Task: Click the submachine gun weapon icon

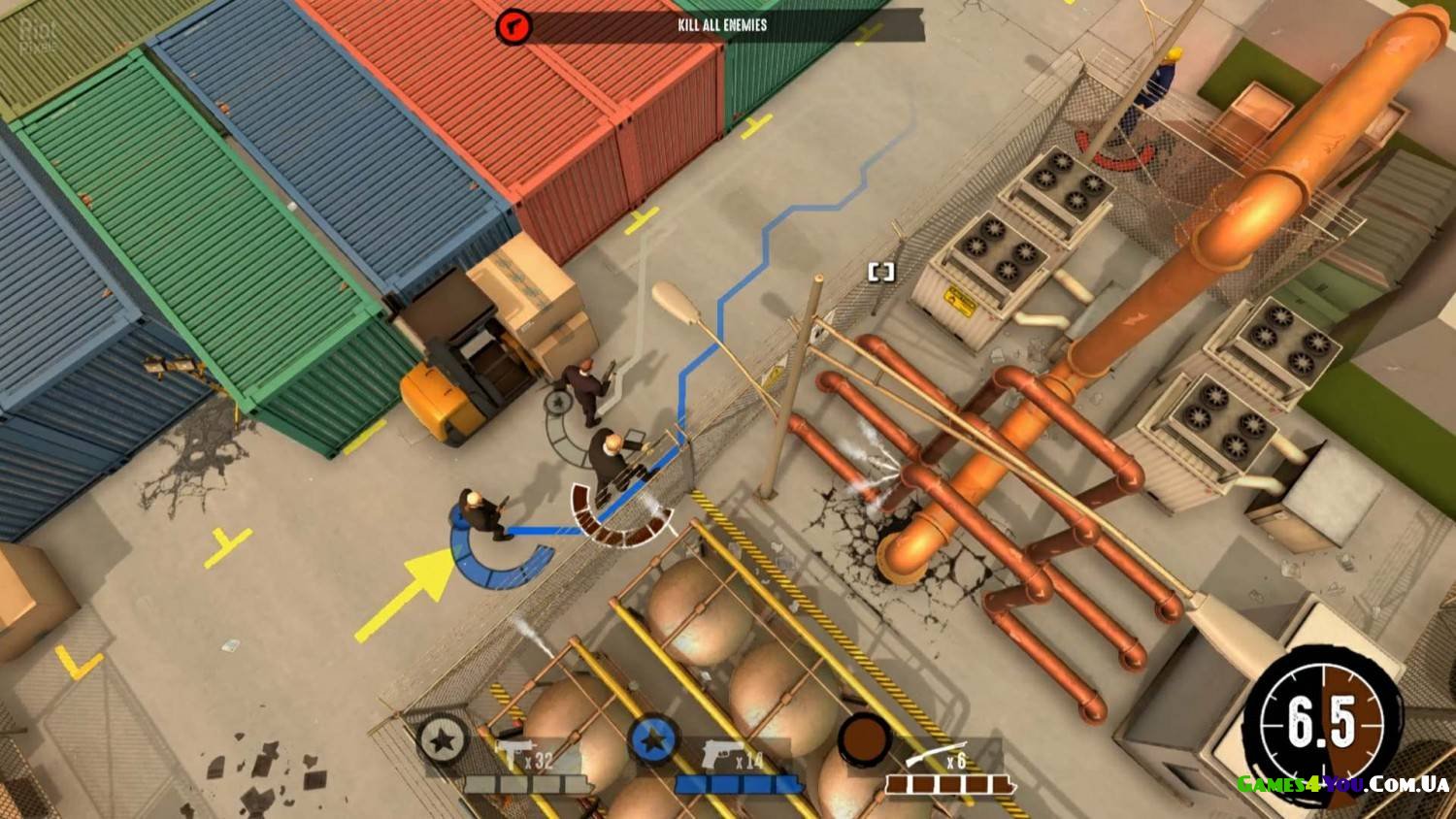Action: tap(511, 757)
